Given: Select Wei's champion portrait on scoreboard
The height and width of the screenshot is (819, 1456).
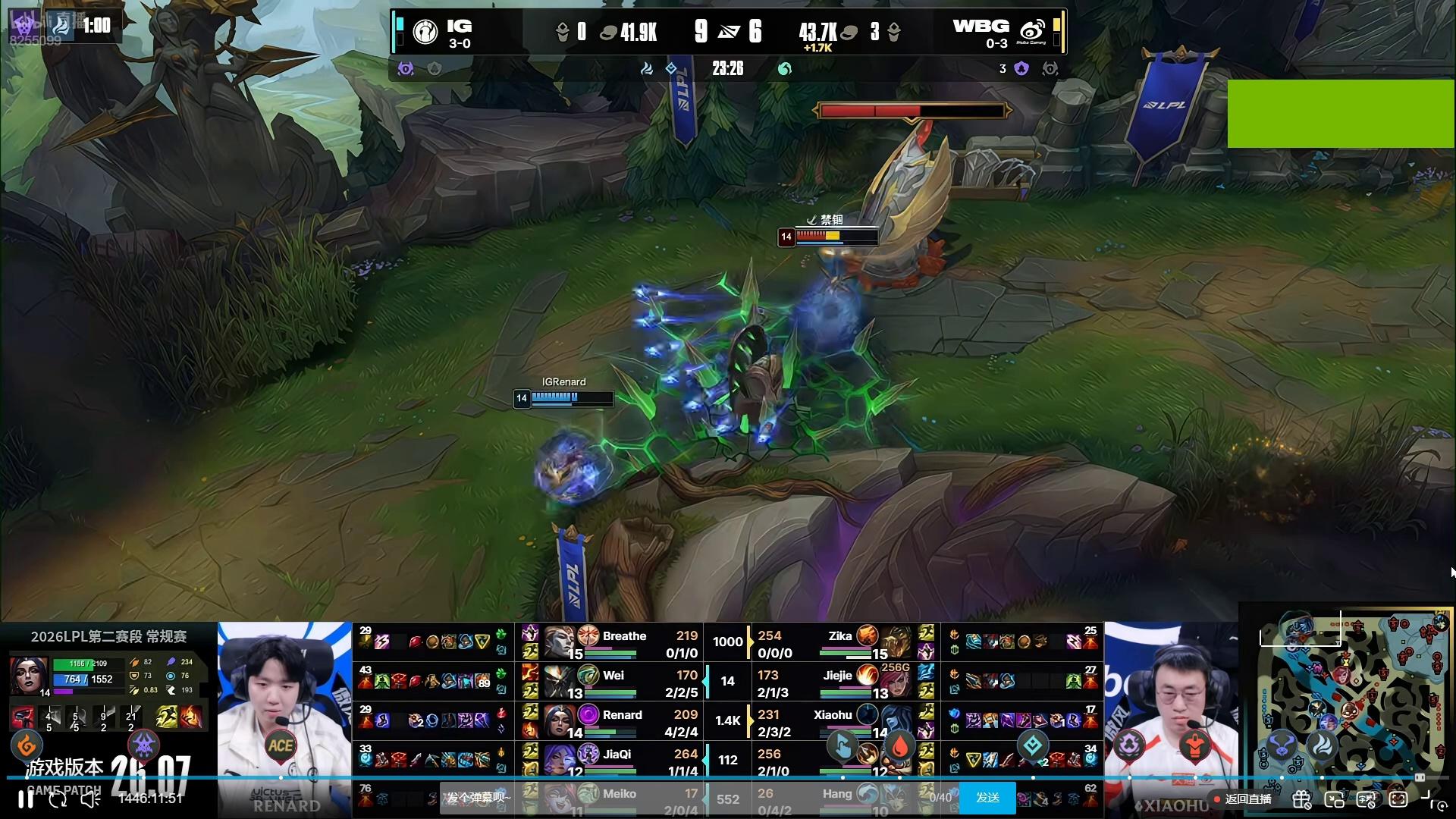Looking at the screenshot, I should 559,681.
